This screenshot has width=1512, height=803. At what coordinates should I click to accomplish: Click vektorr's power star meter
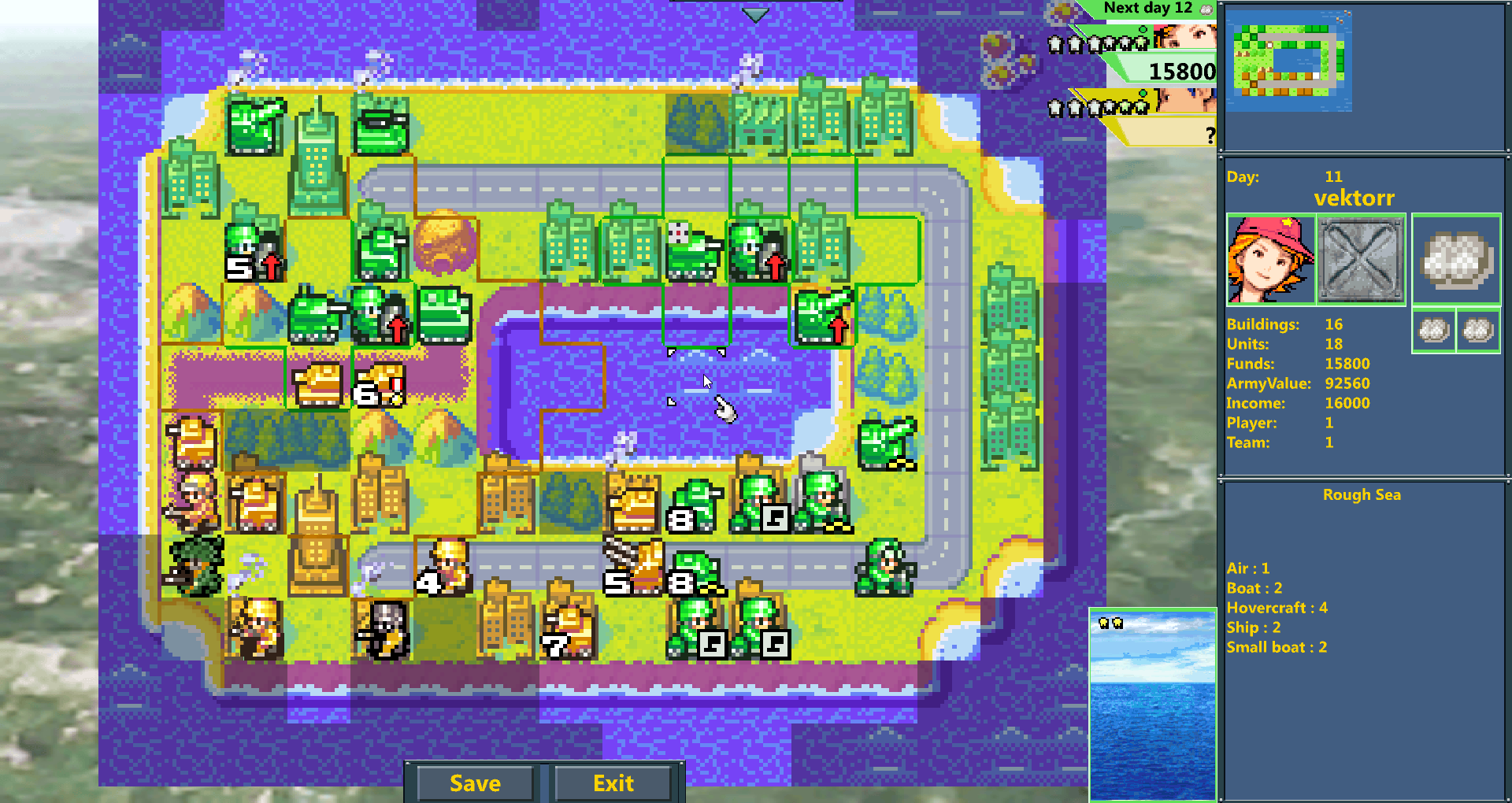pos(1098,44)
